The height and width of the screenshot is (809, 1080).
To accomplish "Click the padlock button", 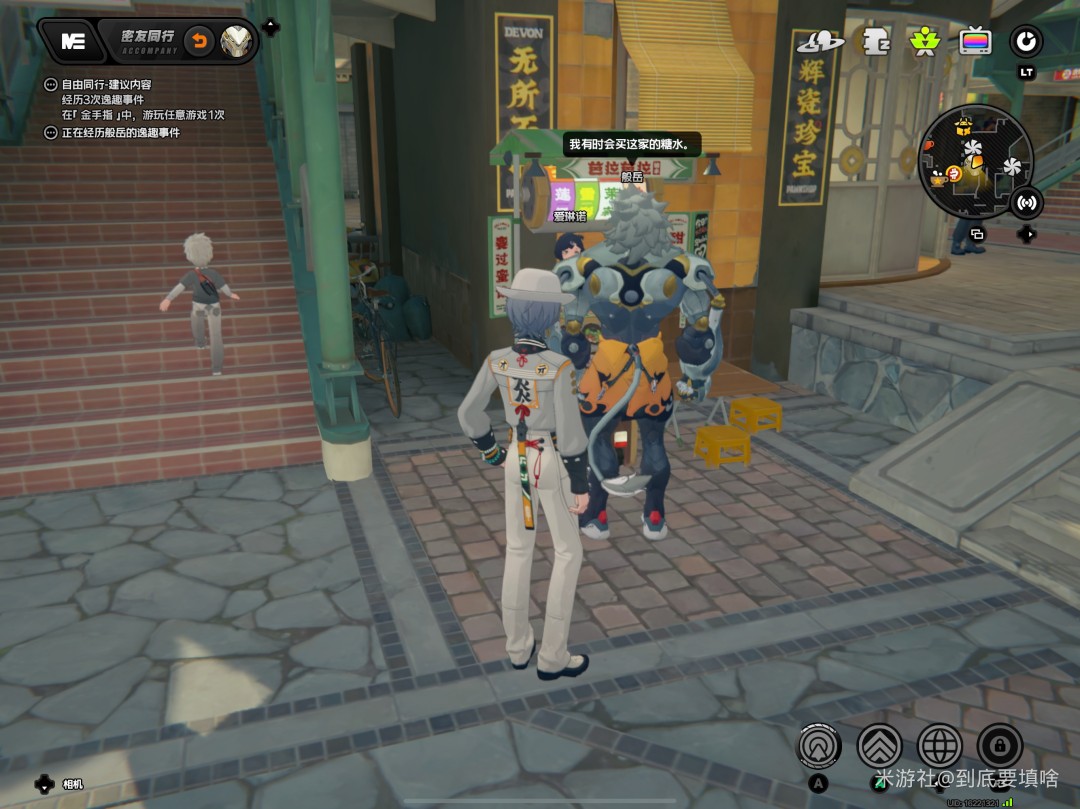I will (999, 746).
